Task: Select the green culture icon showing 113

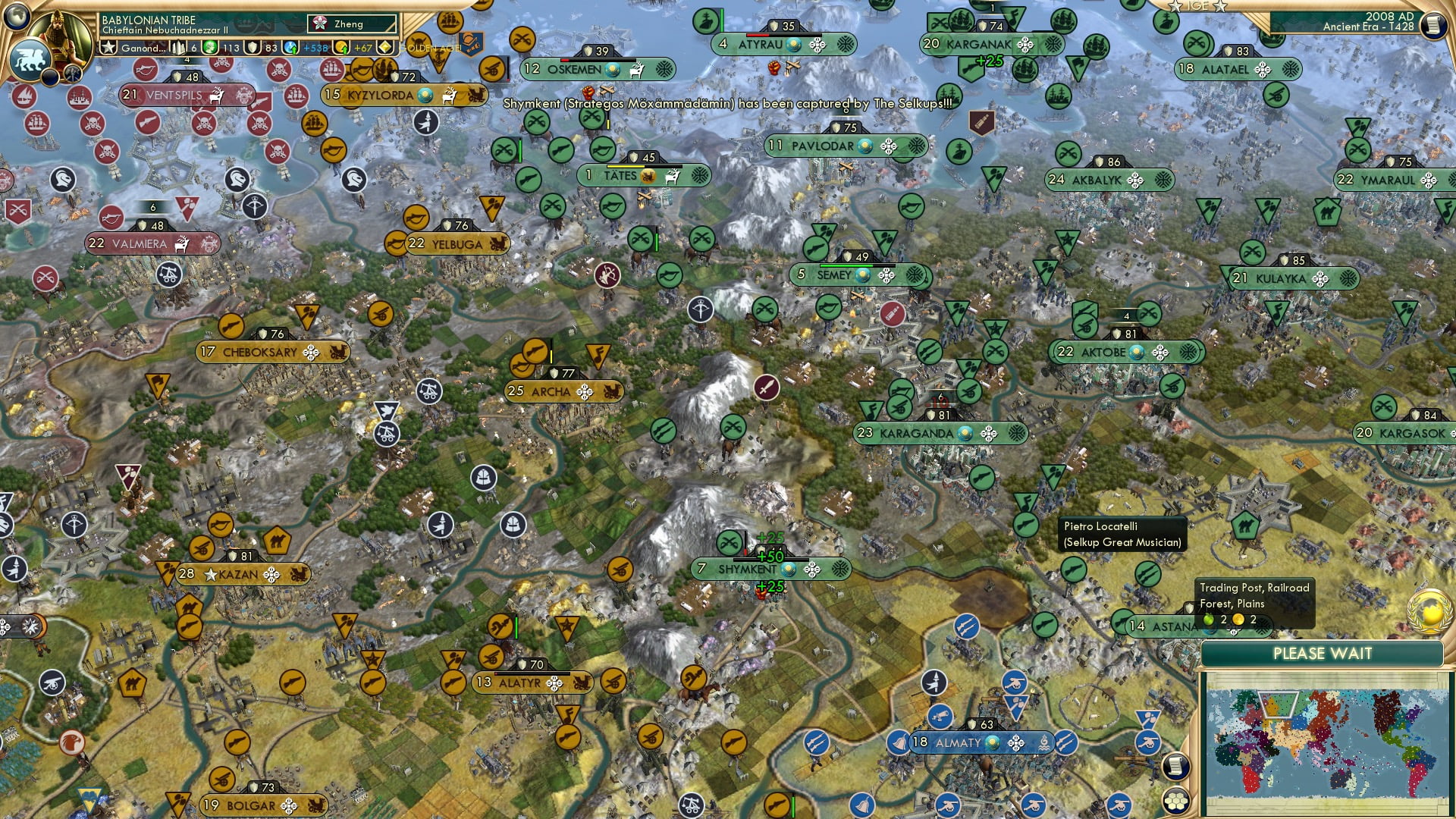Action: point(209,48)
